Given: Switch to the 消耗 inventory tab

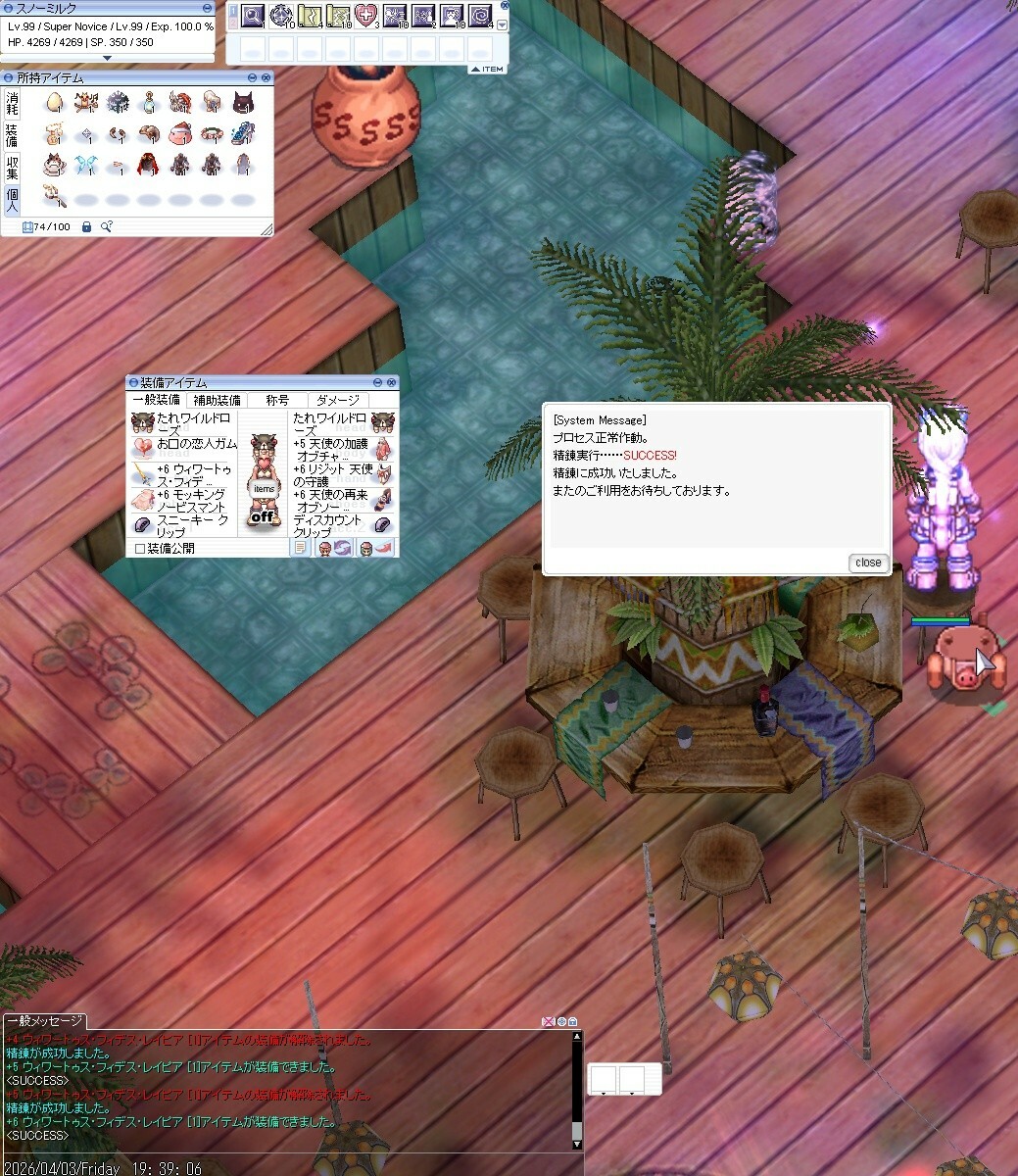Looking at the screenshot, I should [12, 103].
